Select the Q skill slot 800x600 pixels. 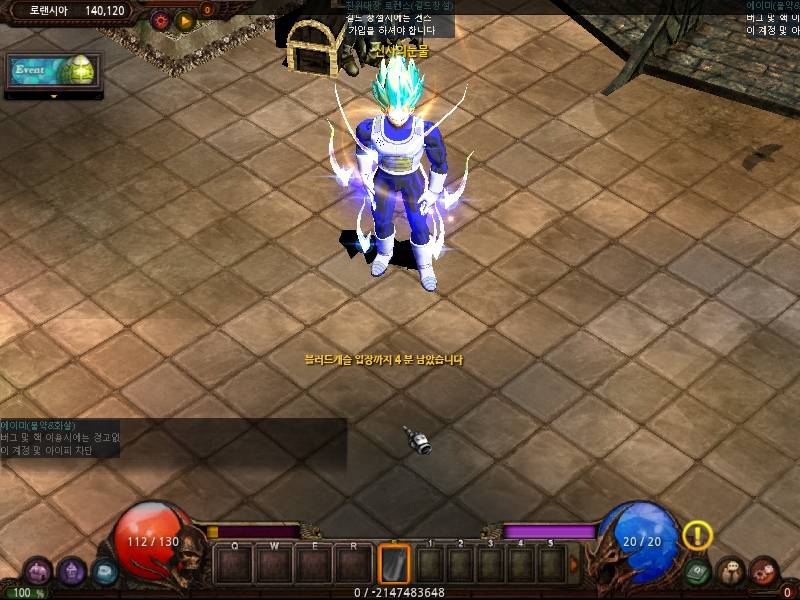point(234,565)
